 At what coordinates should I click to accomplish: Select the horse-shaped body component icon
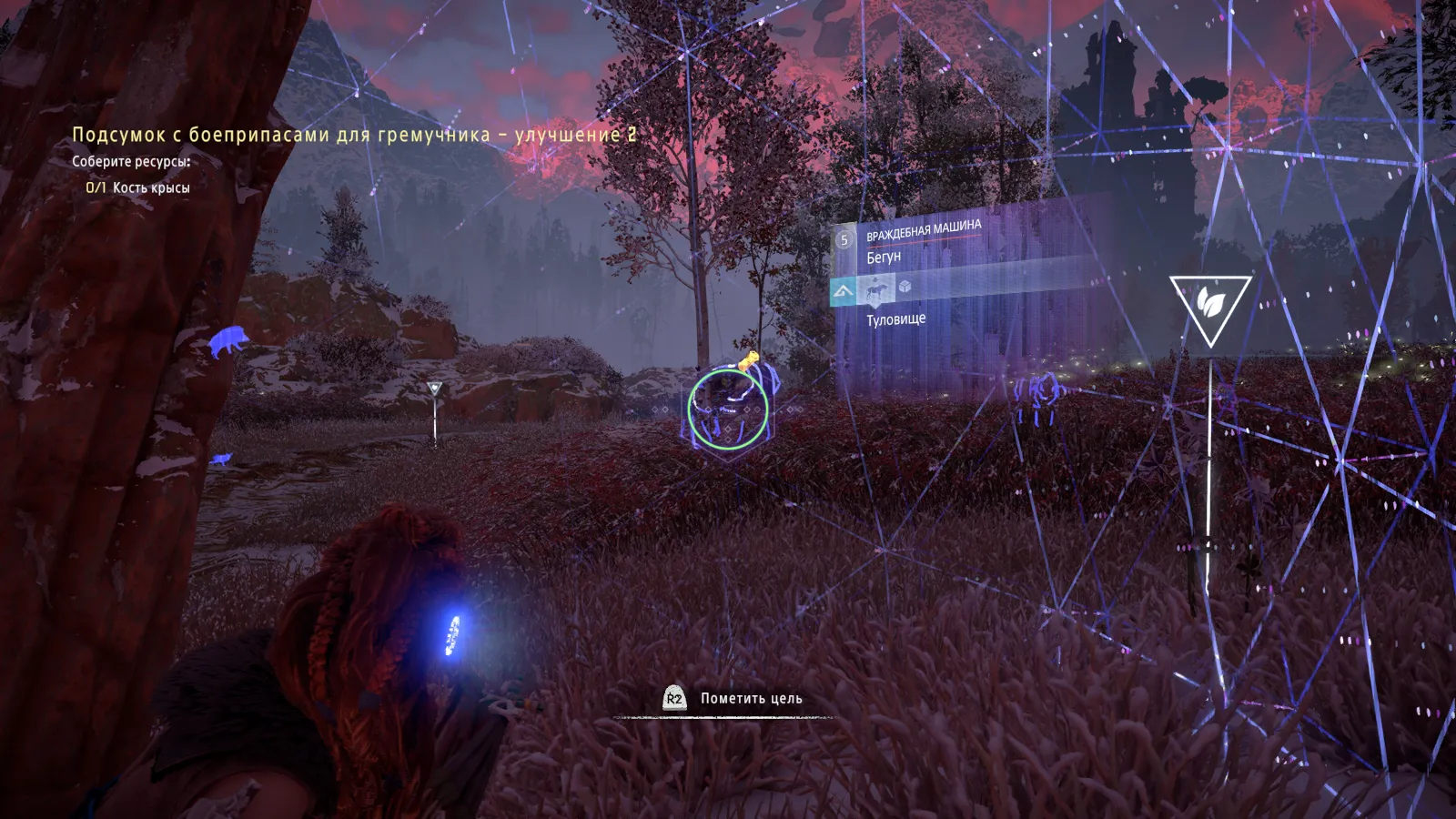coord(876,290)
